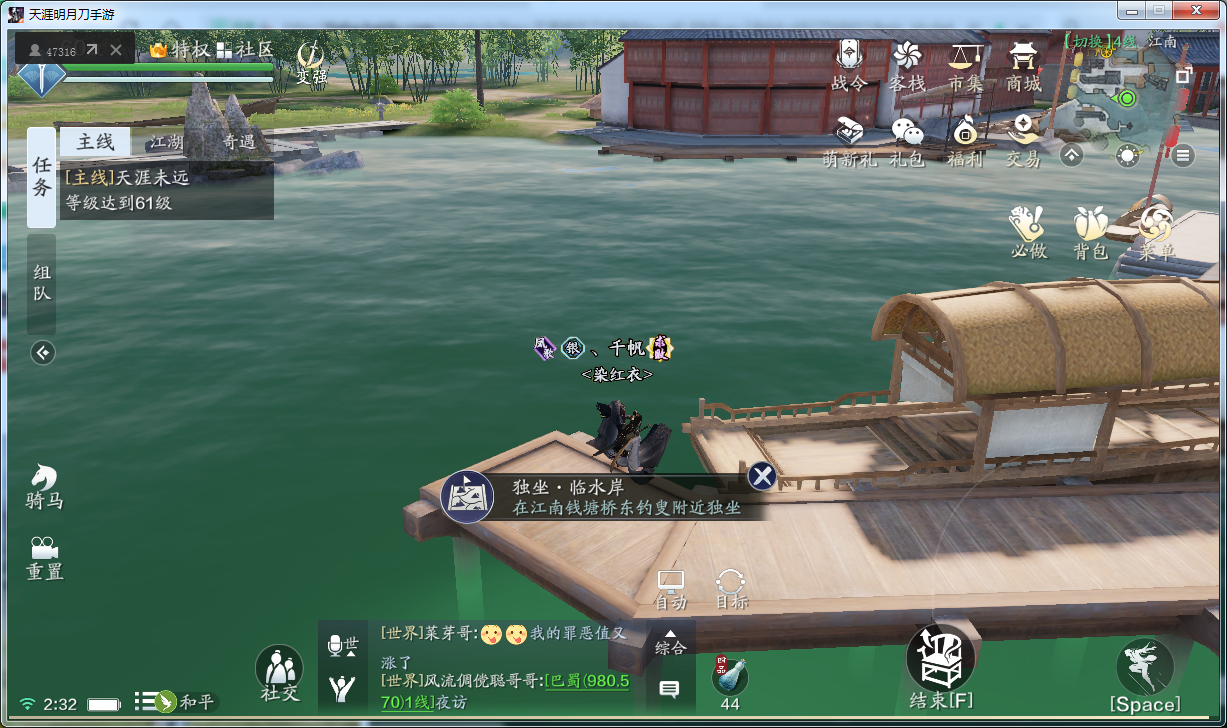Open the 客栈 inn menu
This screenshot has width=1227, height=728.
[907, 66]
